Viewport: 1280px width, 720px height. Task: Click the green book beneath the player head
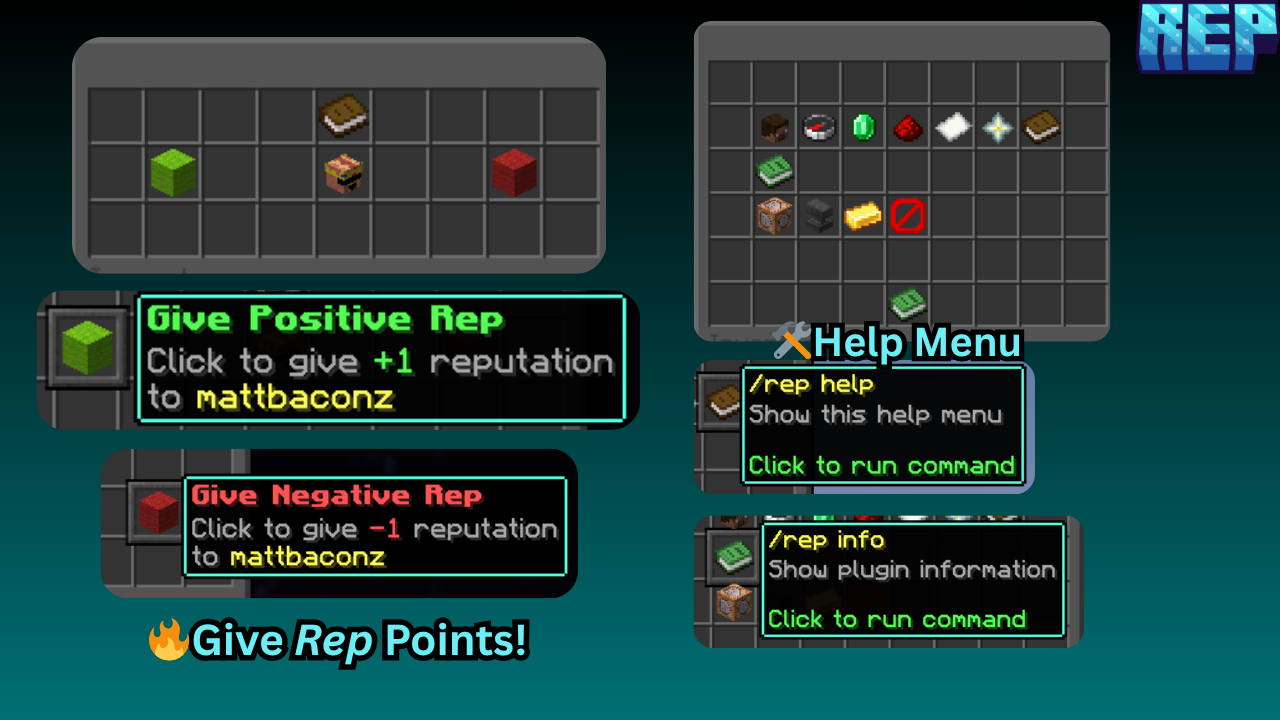[774, 172]
